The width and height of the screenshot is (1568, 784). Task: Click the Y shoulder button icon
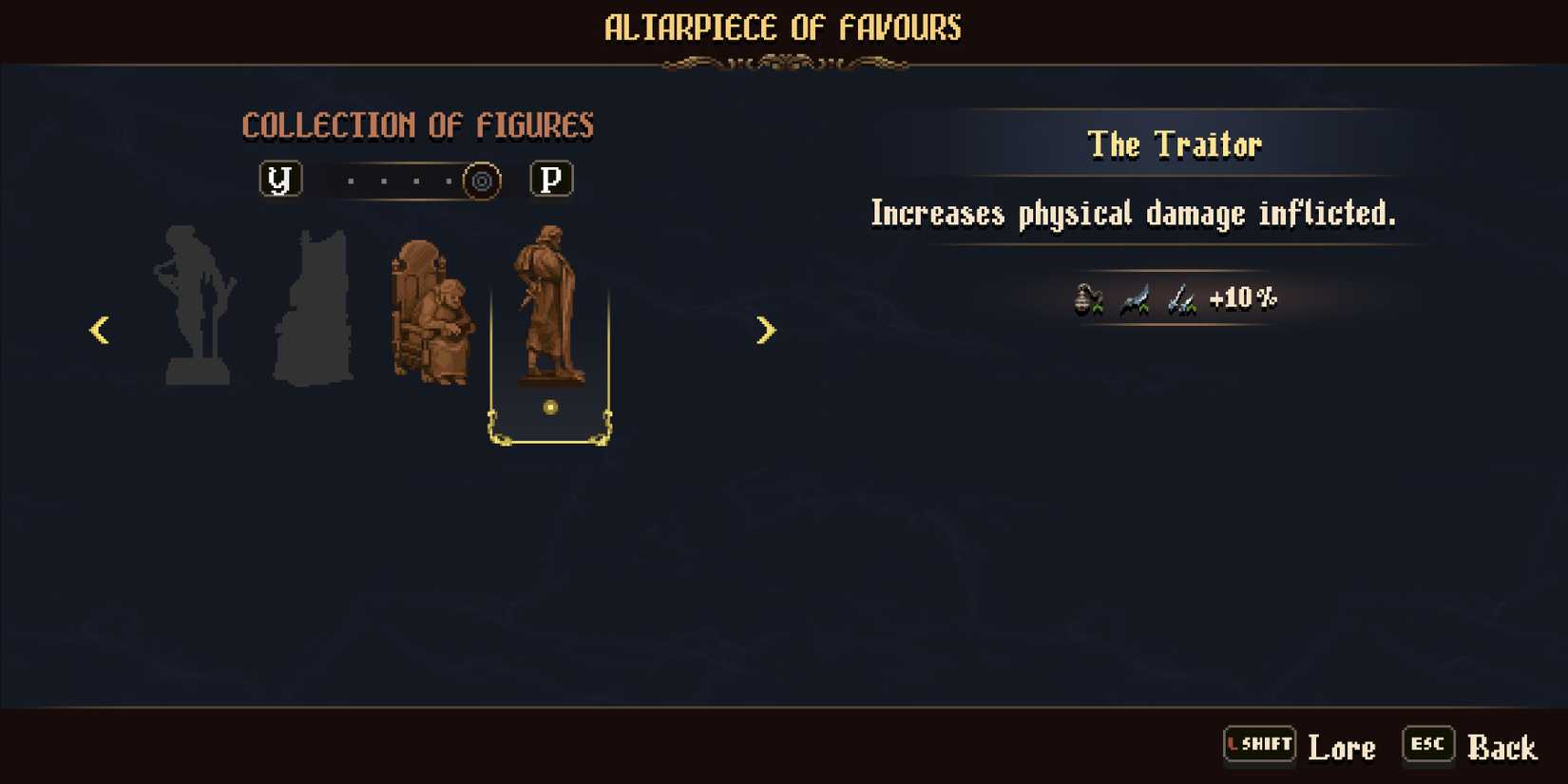(x=280, y=179)
